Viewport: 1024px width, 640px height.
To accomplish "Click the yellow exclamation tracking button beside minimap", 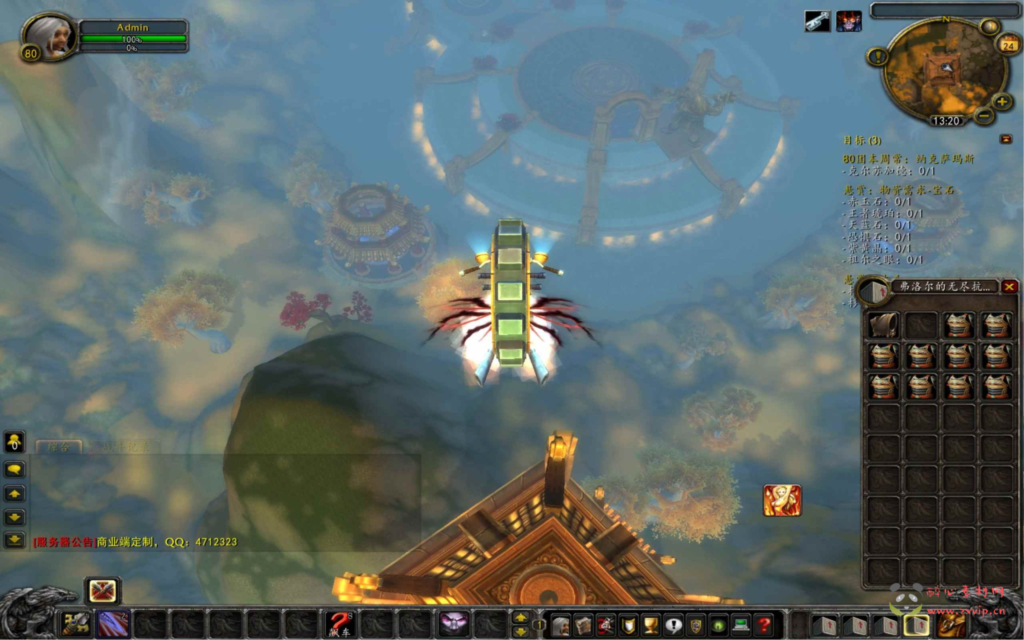I will (x=878, y=57).
